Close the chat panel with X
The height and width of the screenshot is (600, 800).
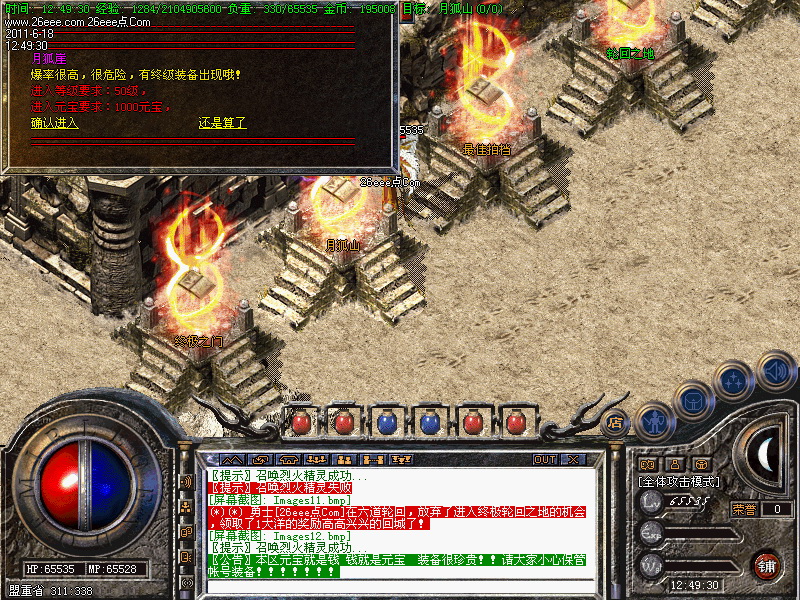click(x=574, y=459)
